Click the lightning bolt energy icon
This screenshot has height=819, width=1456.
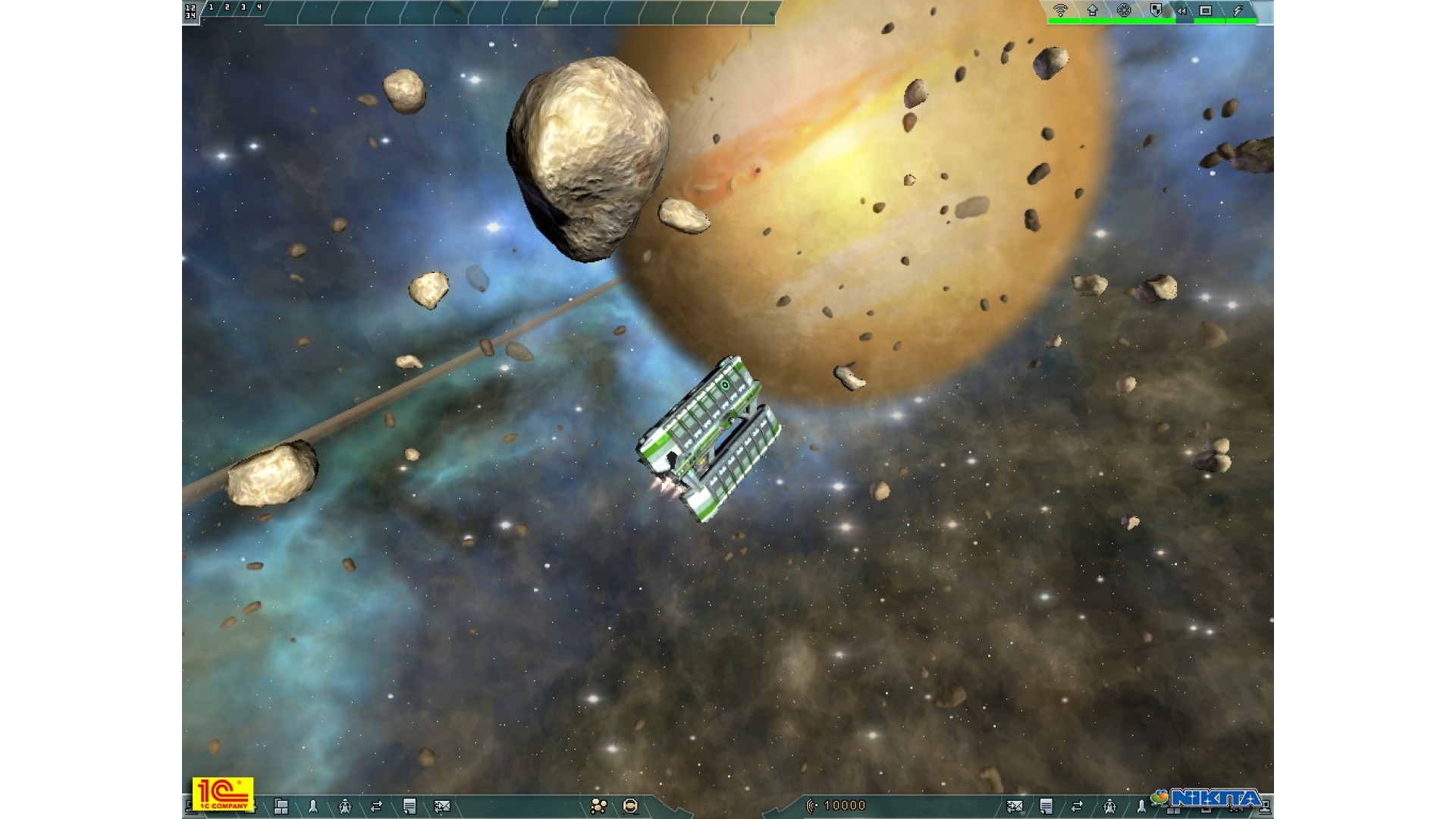coord(1238,10)
